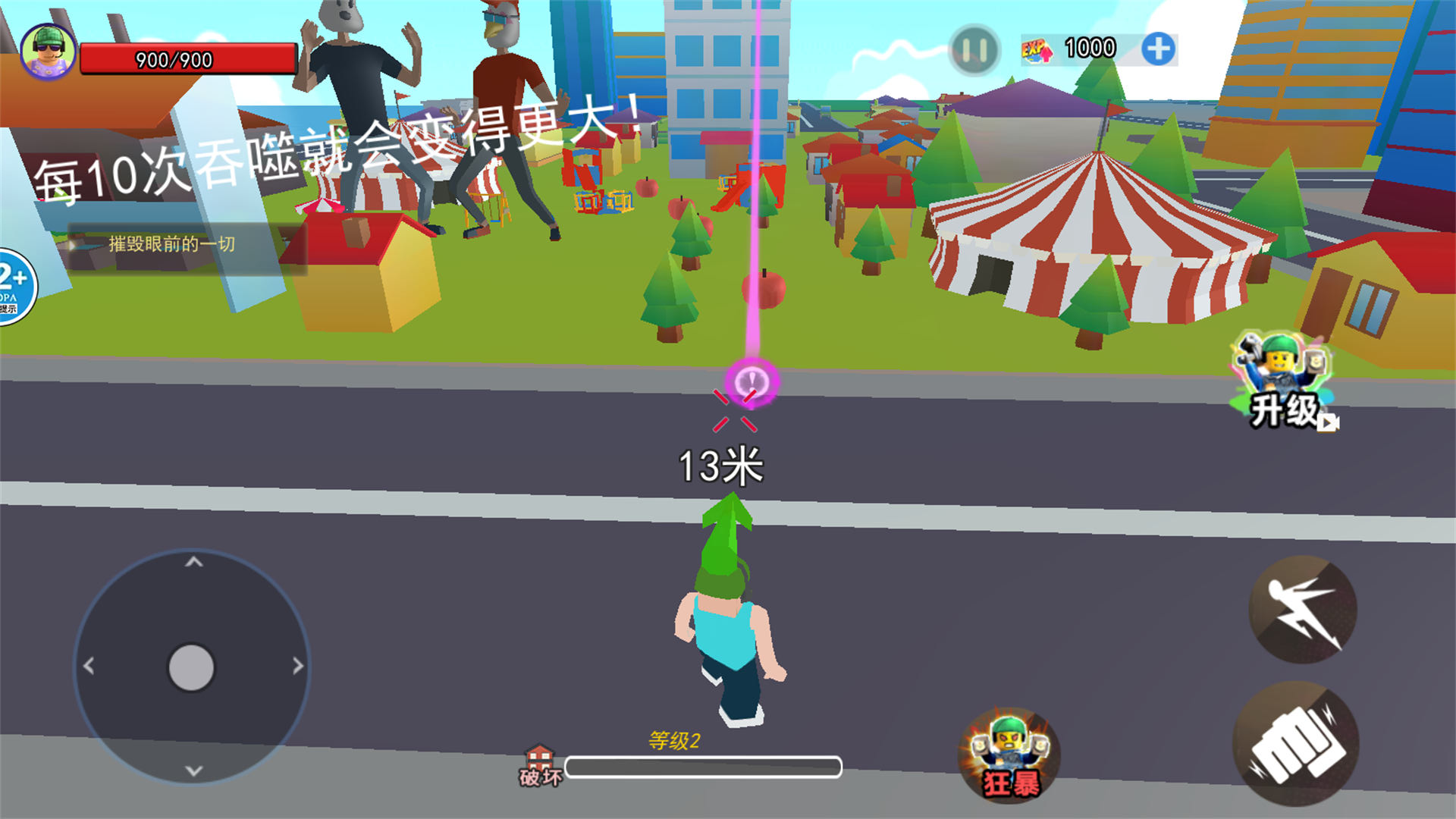Tap the player avatar portrait
This screenshot has height=819, width=1456.
[48, 50]
